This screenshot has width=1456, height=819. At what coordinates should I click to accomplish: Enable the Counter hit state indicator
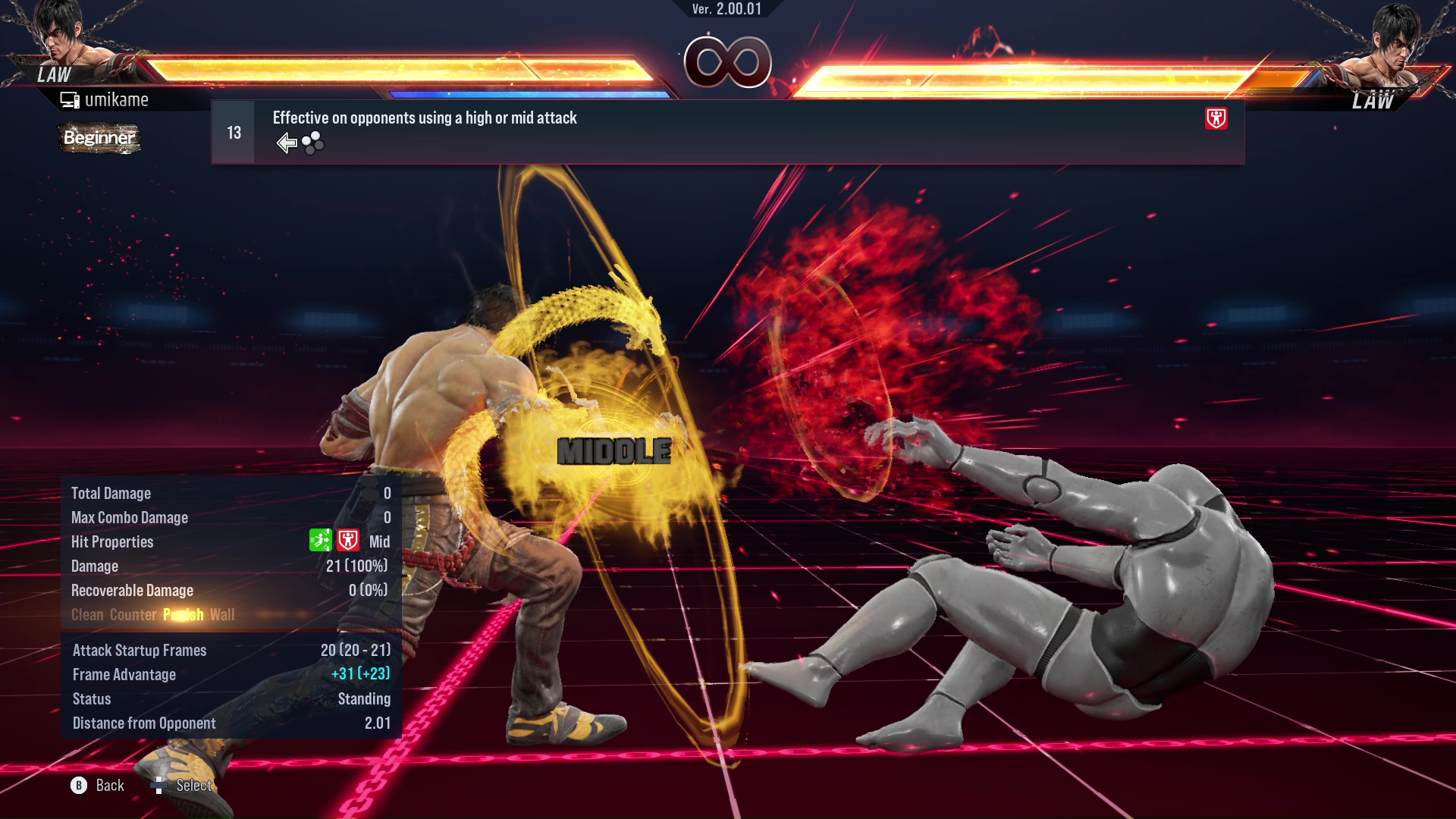tap(133, 615)
